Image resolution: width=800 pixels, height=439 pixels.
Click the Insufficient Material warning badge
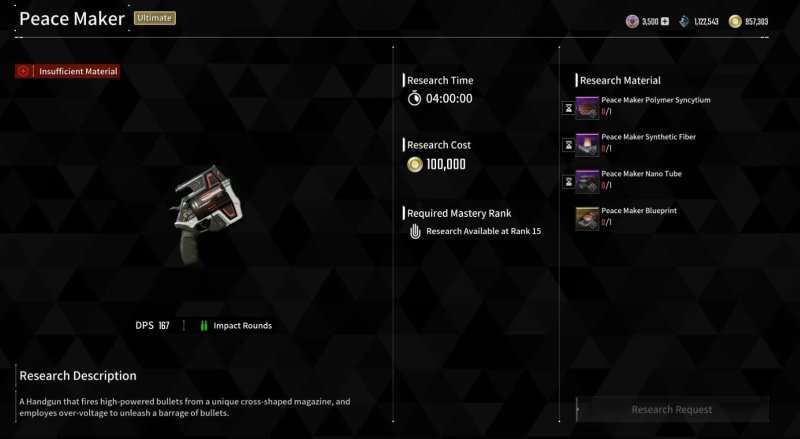[68, 72]
